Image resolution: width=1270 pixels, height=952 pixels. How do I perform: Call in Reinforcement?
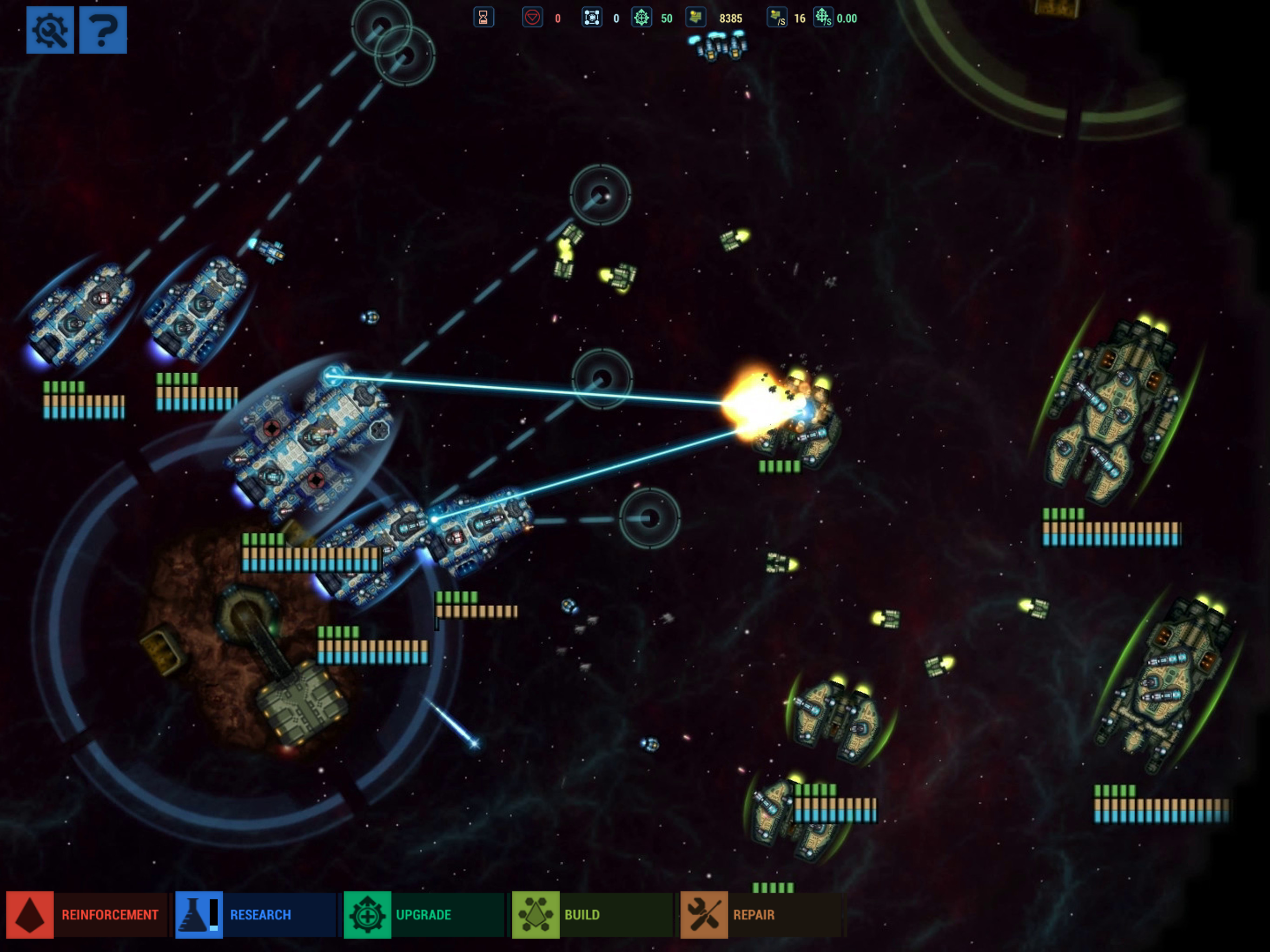pos(86,915)
